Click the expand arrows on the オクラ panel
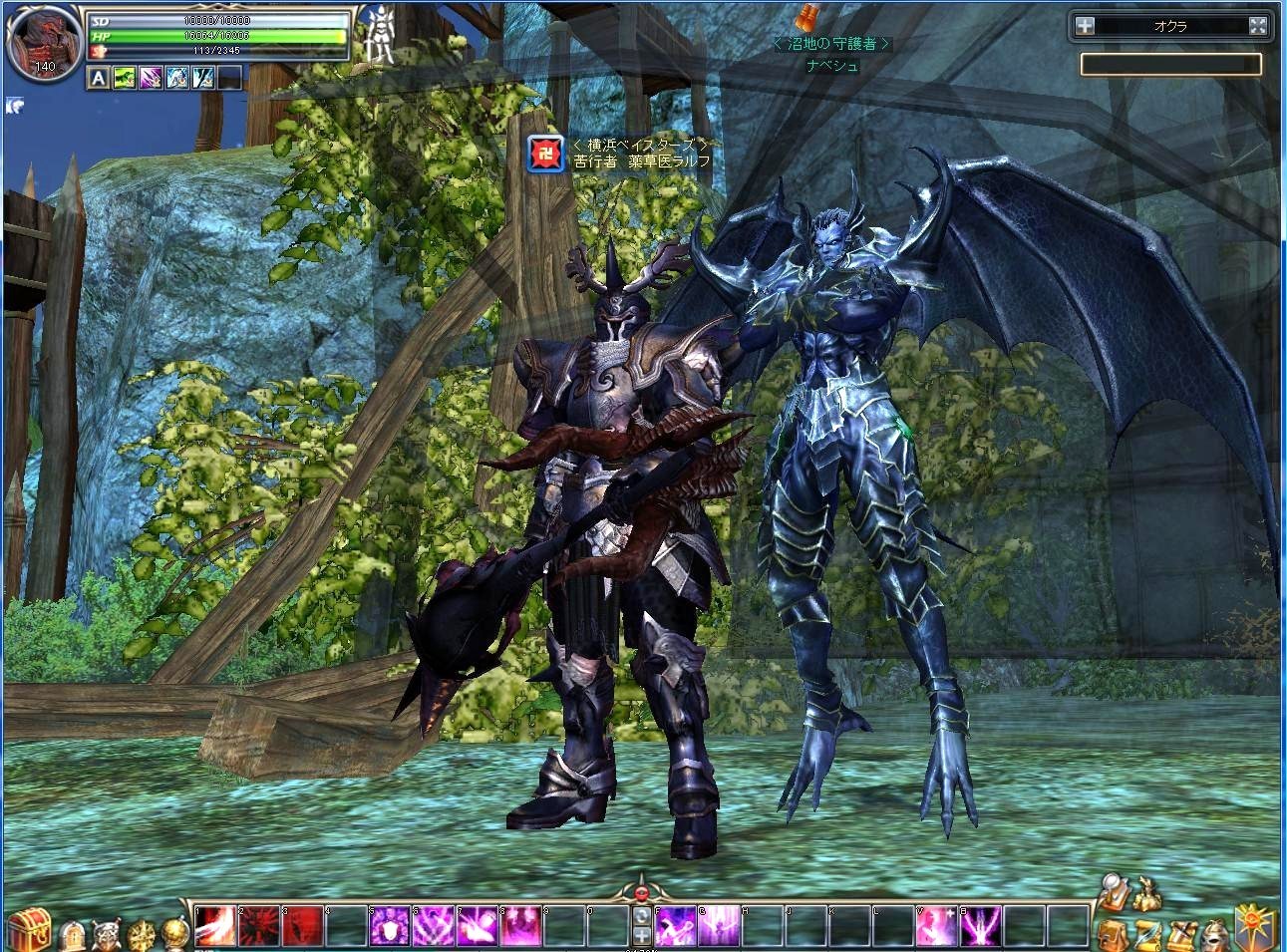1287x952 pixels. 1258,27
